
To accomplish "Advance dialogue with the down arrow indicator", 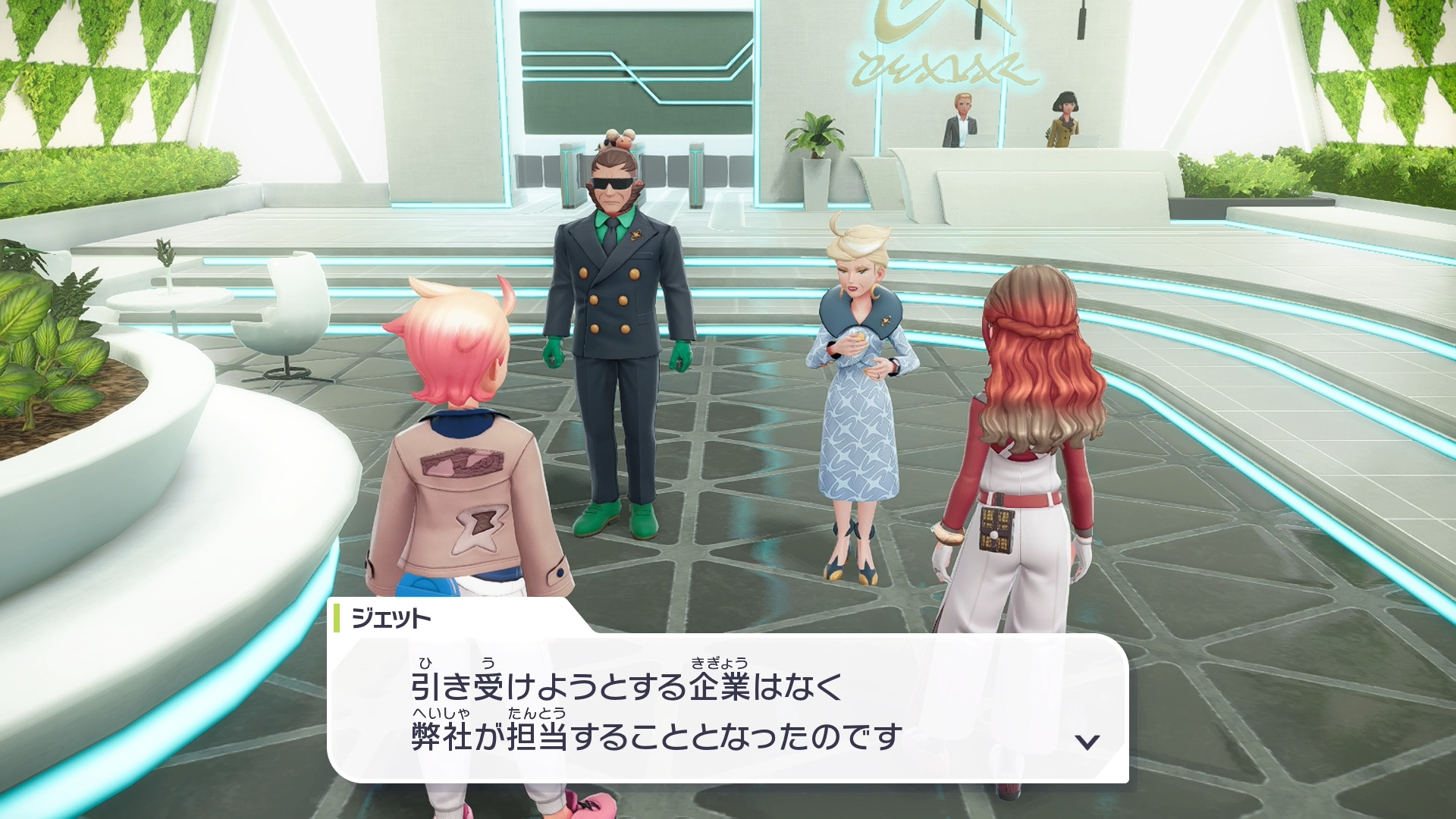I will click(x=1087, y=742).
